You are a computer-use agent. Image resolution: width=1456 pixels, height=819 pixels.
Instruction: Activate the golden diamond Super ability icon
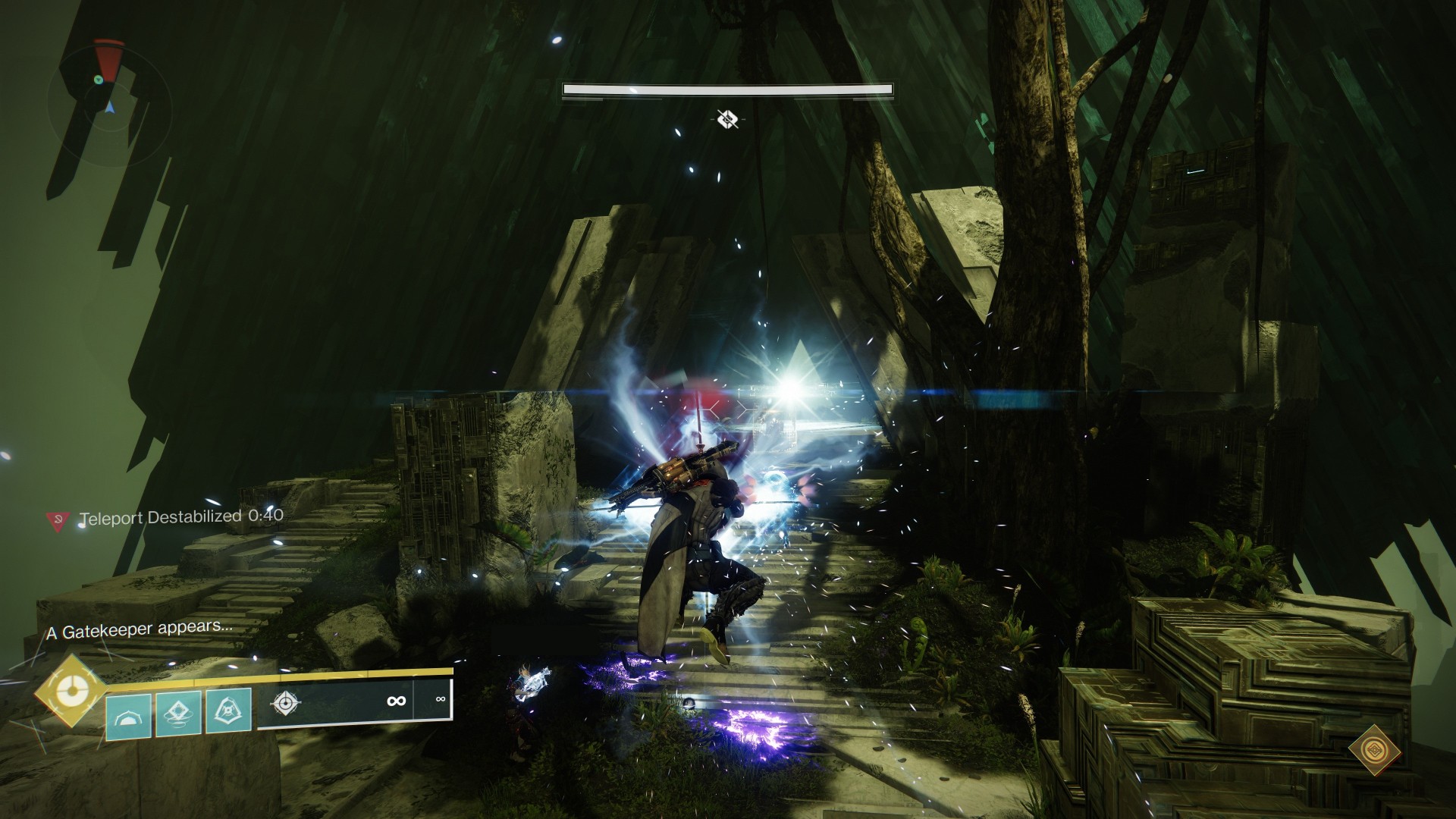(71, 691)
